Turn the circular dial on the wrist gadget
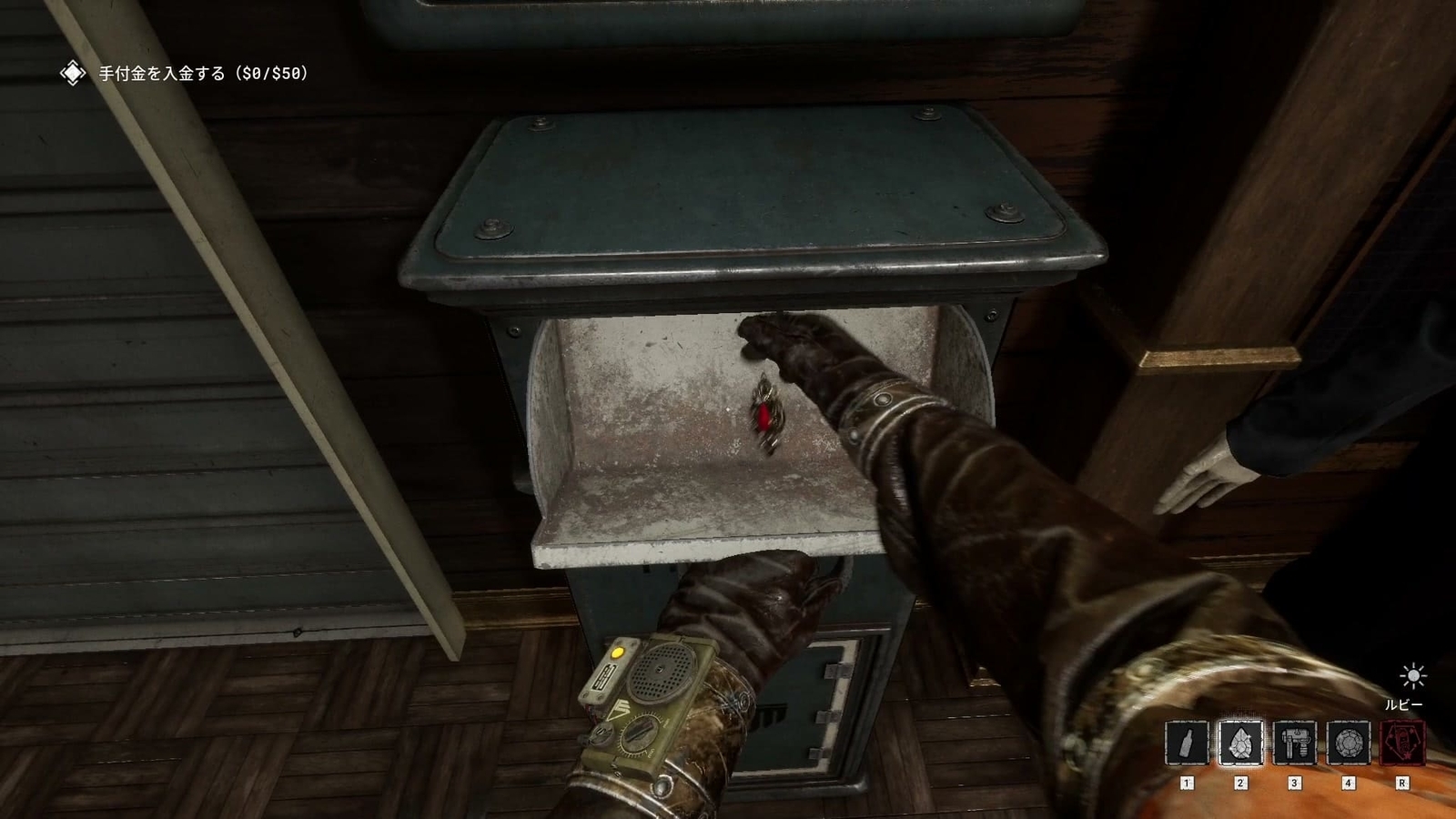The height and width of the screenshot is (819, 1456). click(640, 734)
